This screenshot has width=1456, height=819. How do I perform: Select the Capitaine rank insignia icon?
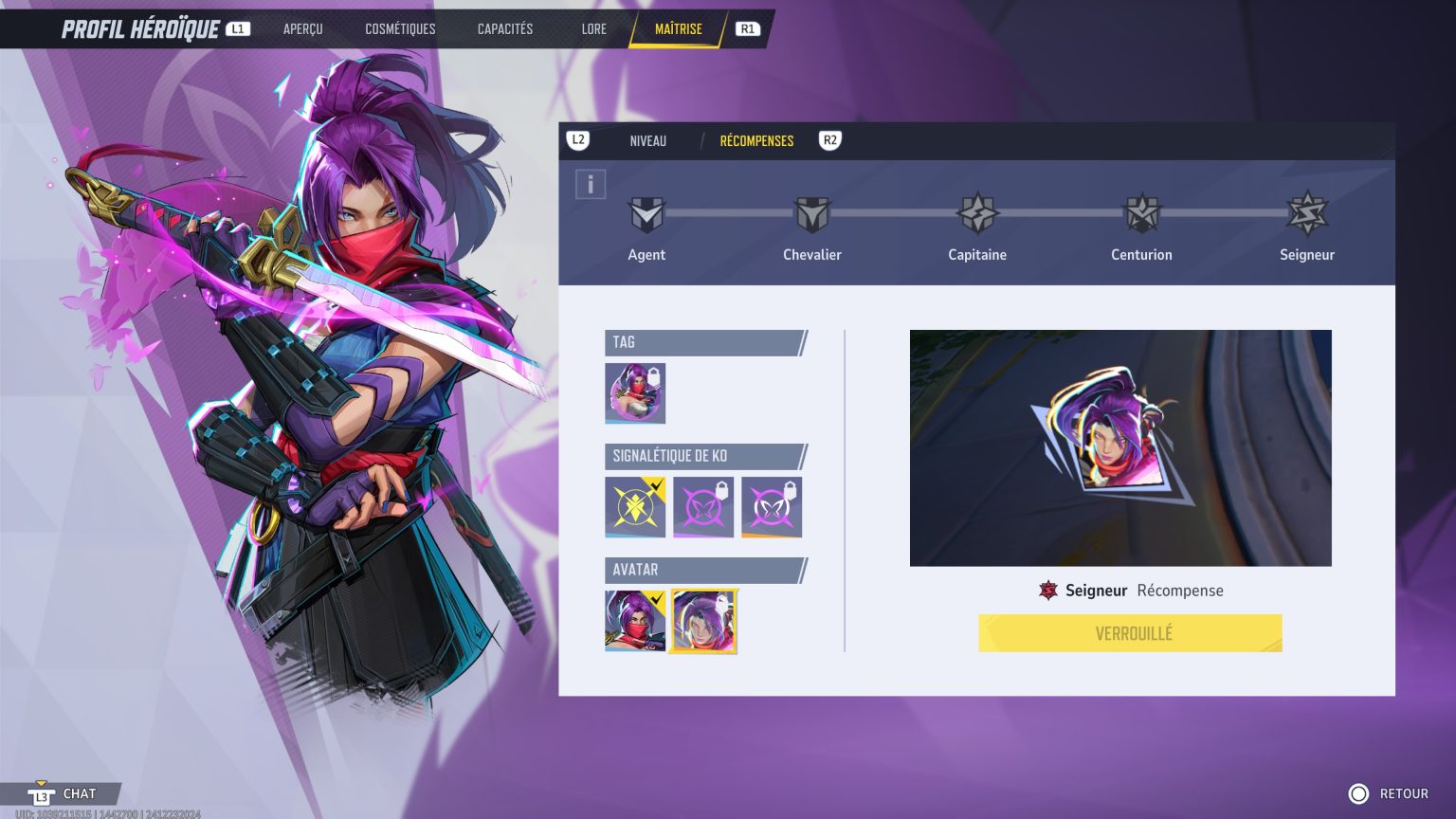click(x=976, y=215)
